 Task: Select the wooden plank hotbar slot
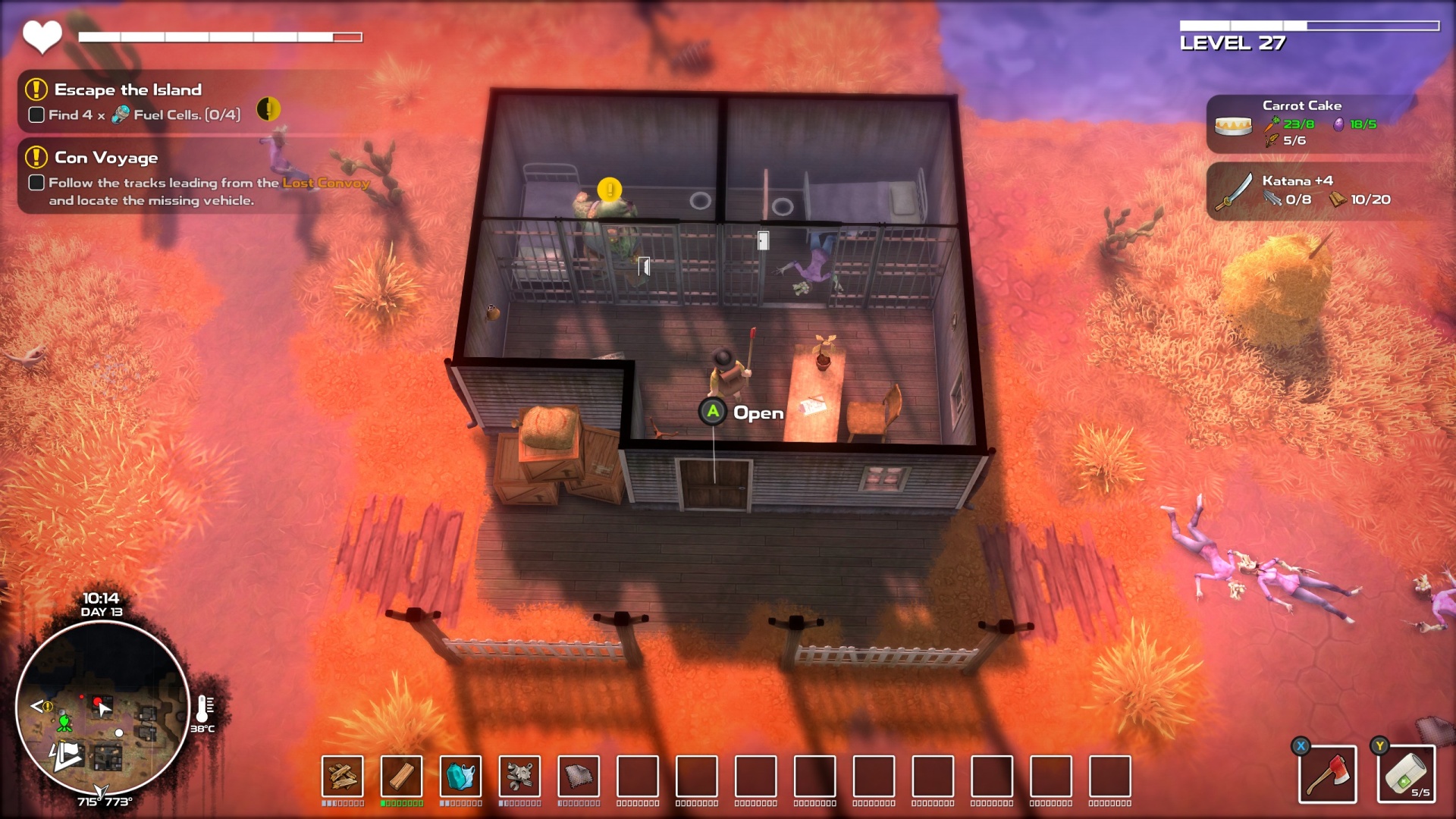pos(401,777)
